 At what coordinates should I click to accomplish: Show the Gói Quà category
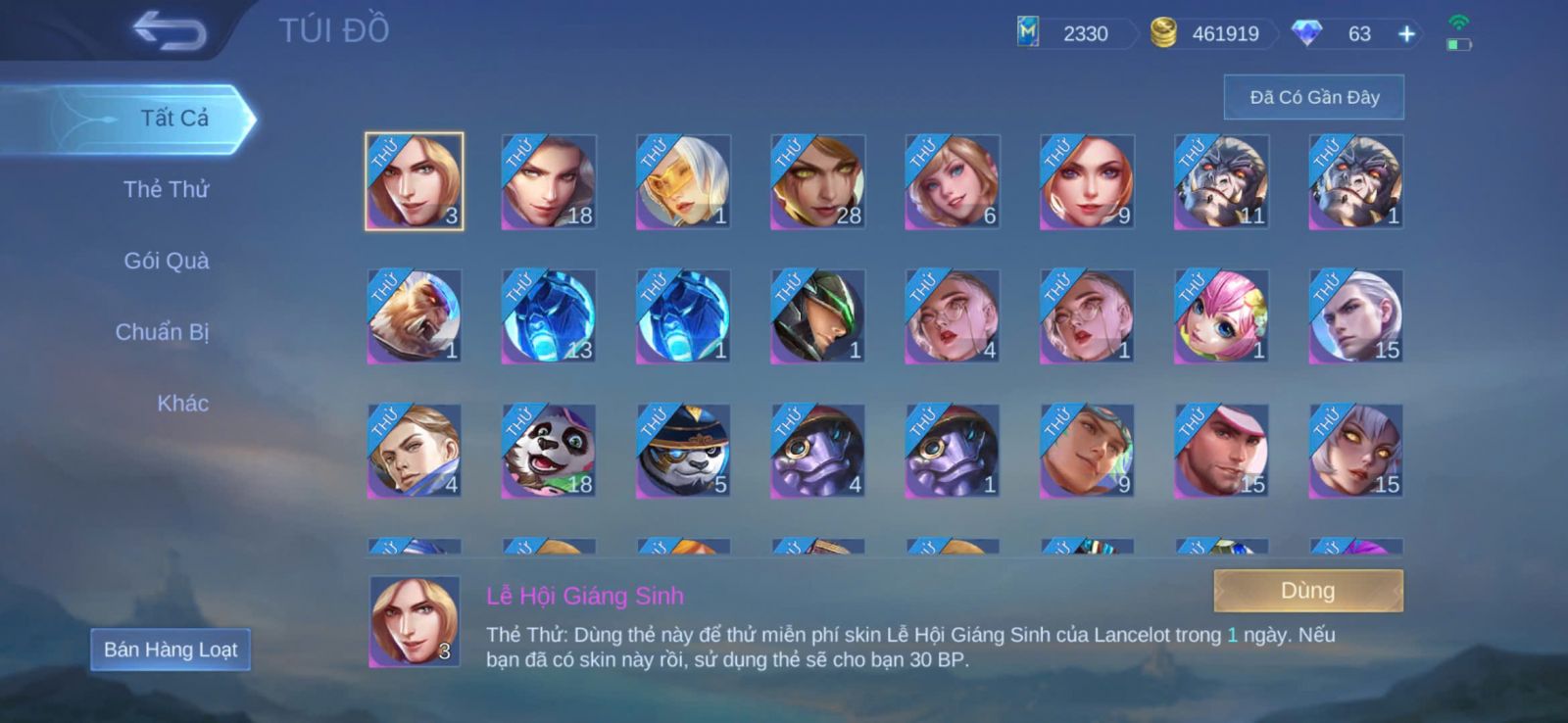tap(166, 261)
